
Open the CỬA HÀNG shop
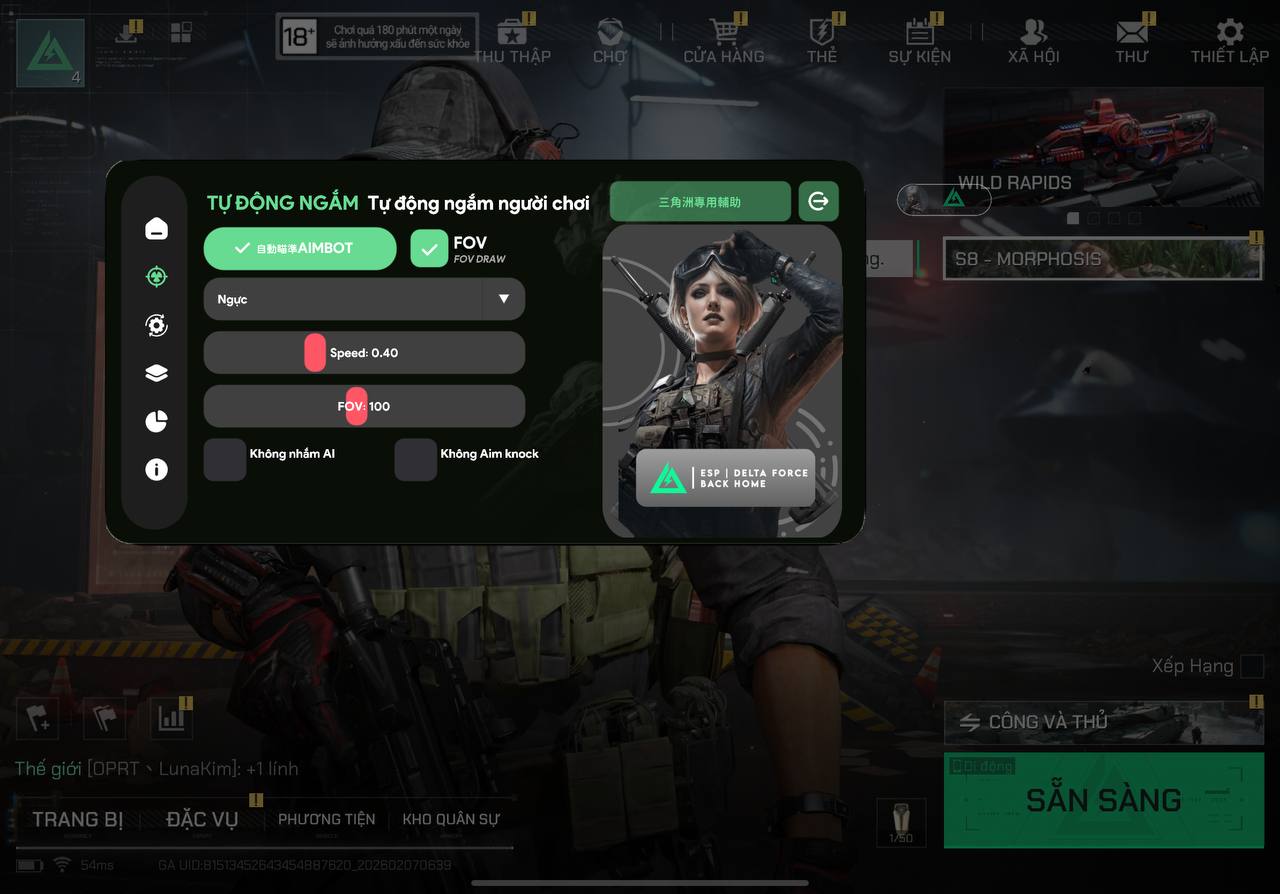coord(723,42)
